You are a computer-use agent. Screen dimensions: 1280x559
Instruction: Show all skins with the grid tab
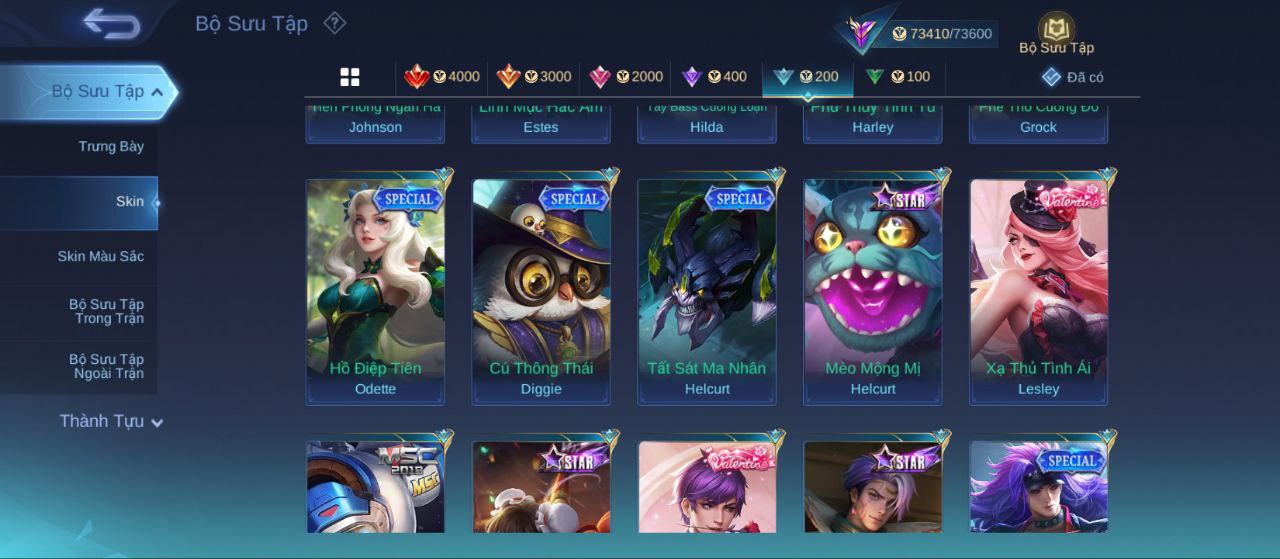pos(350,77)
